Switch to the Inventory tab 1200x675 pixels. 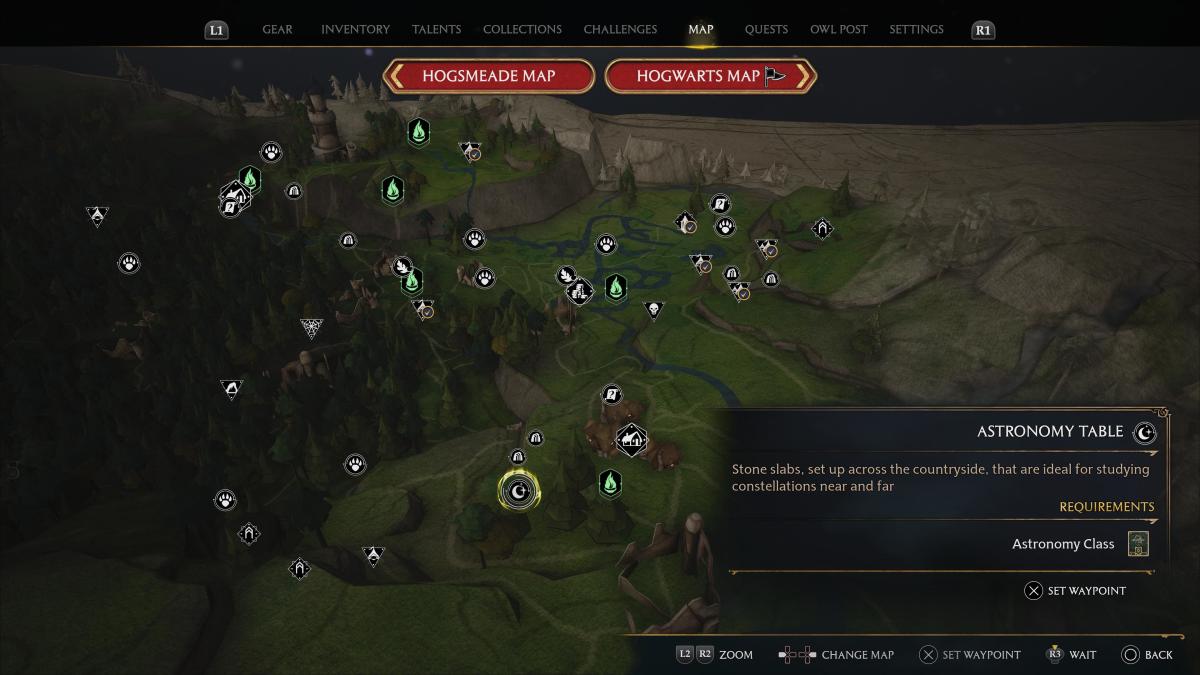click(355, 30)
